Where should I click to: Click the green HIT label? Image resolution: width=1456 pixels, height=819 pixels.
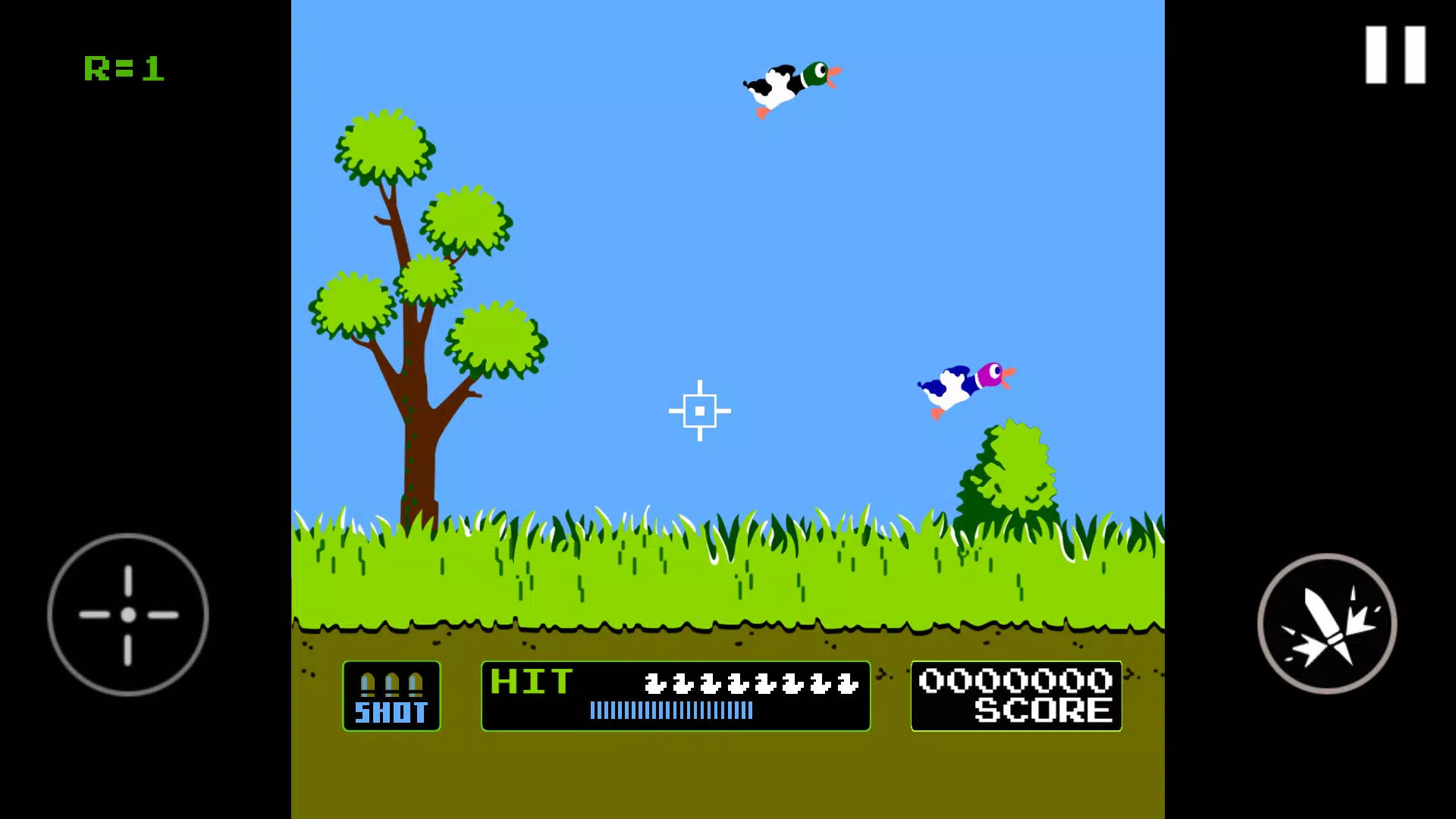[x=531, y=682]
